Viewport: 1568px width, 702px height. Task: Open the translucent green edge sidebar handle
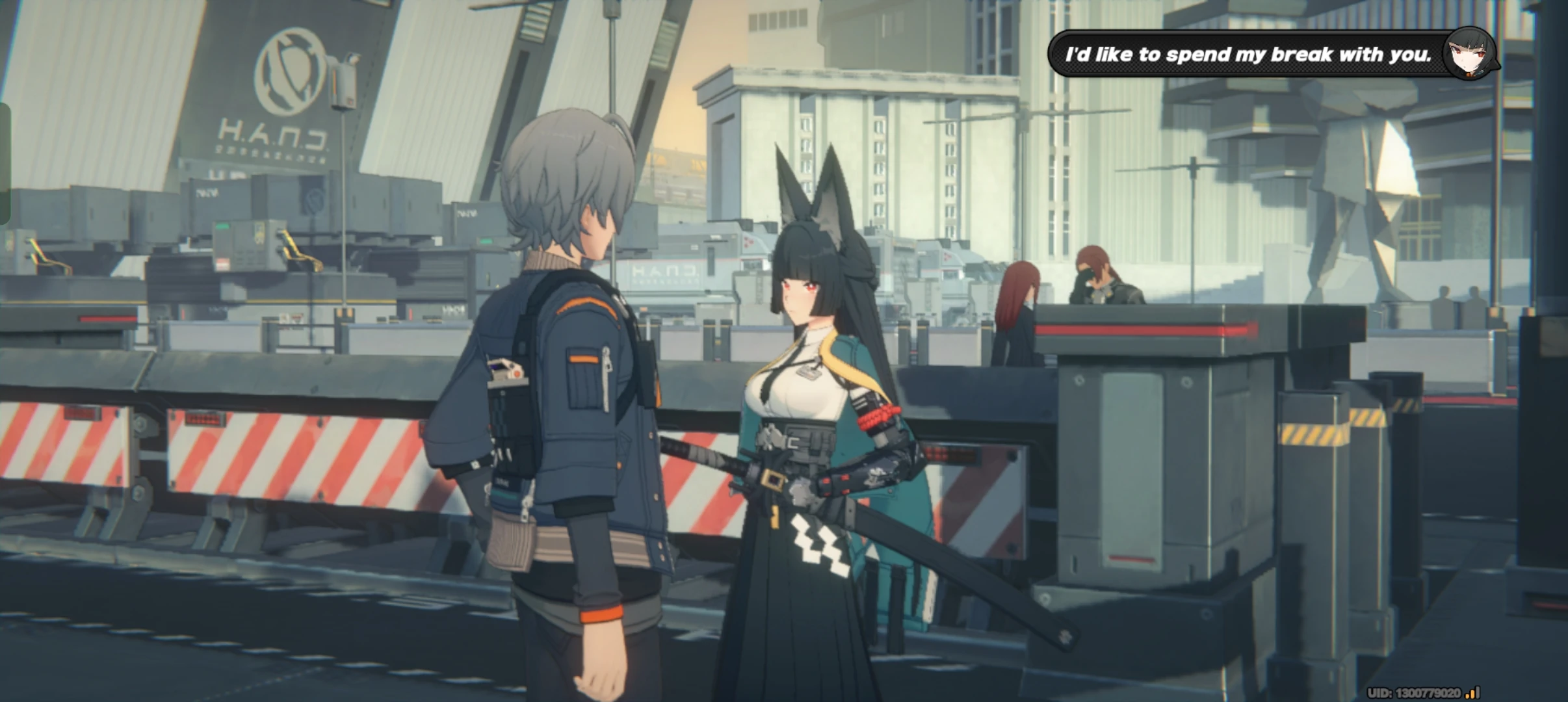(5, 164)
